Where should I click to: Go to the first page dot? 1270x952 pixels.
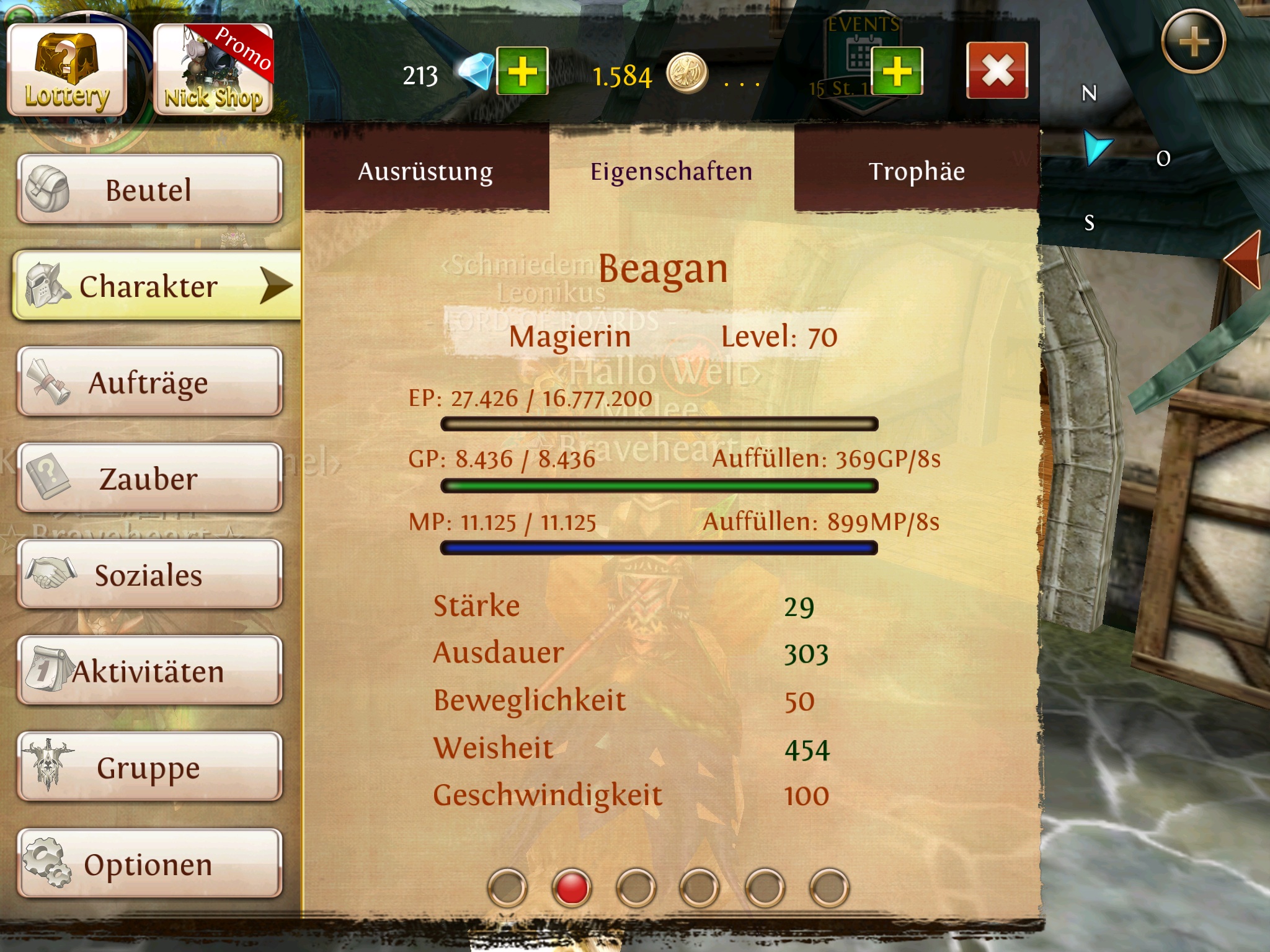[x=507, y=888]
